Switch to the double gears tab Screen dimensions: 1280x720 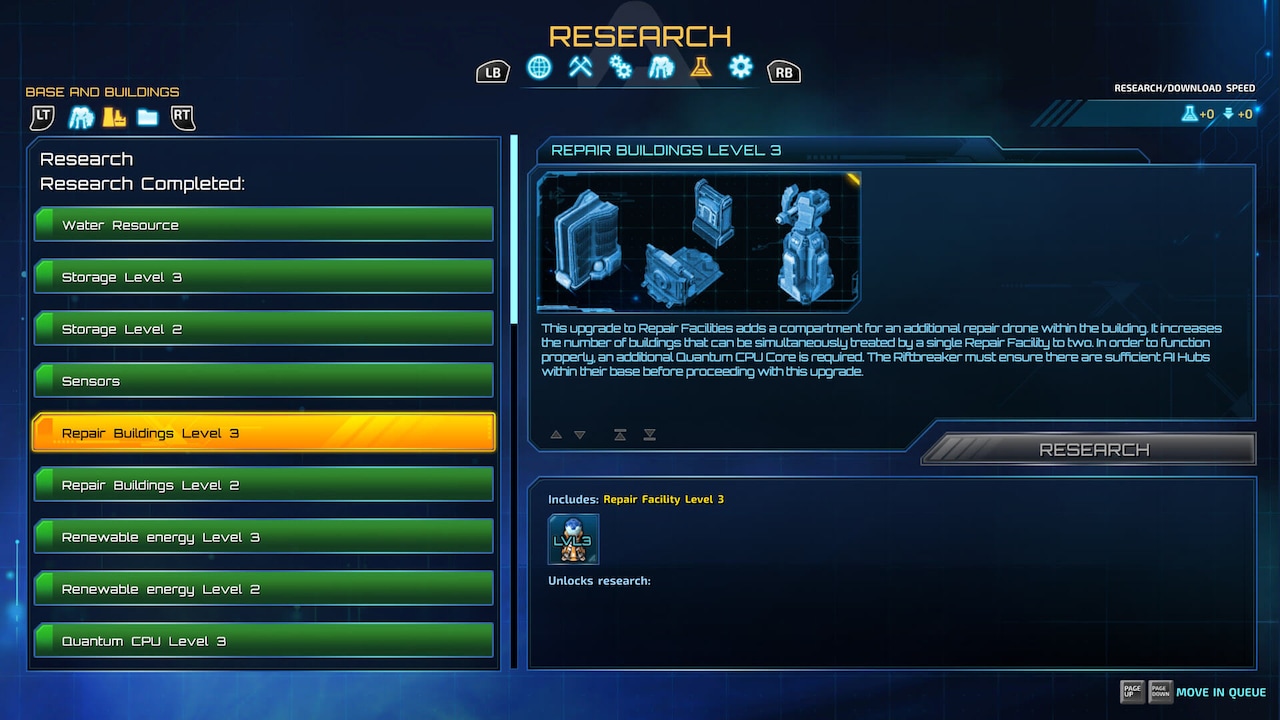pos(621,68)
